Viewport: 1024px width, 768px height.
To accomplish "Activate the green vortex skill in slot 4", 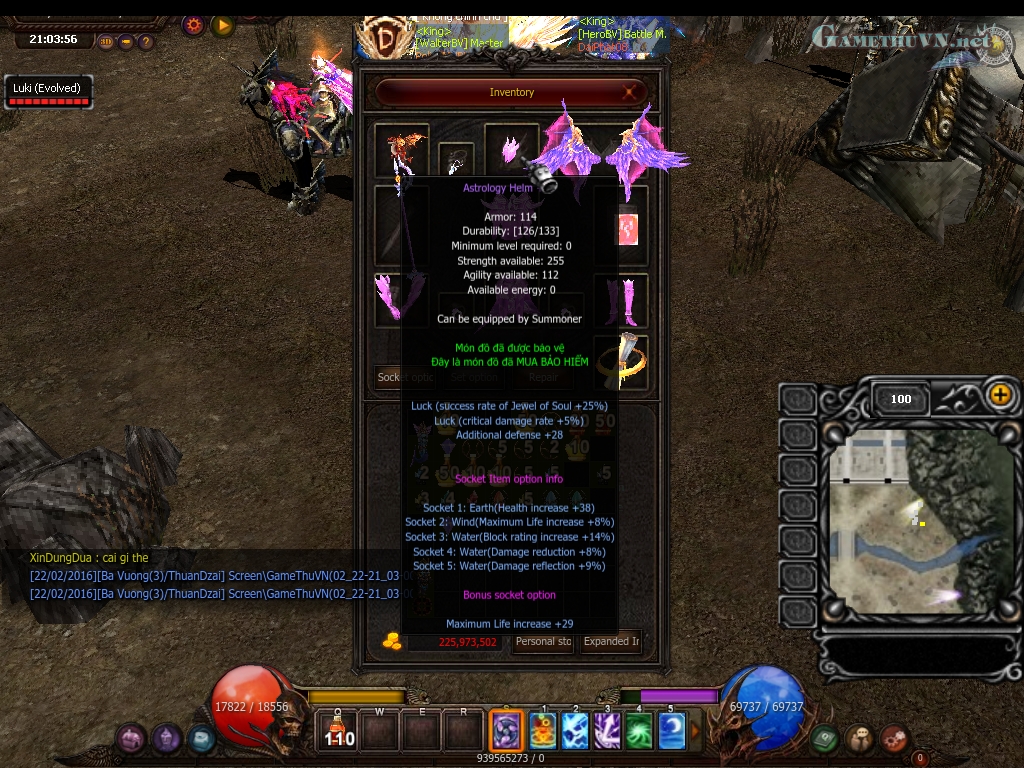I will click(639, 731).
